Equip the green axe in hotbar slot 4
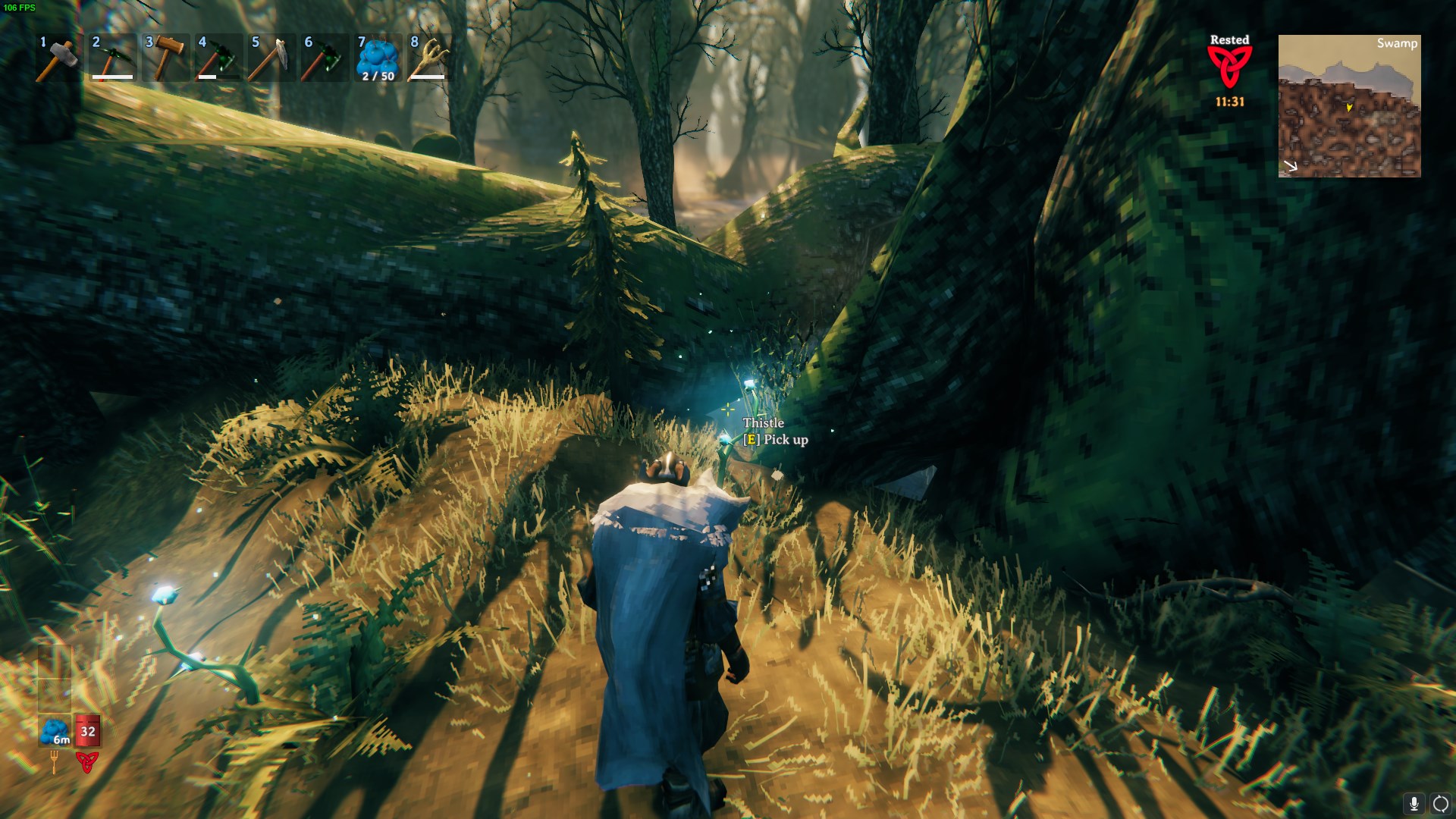1456x819 pixels. pos(218,58)
